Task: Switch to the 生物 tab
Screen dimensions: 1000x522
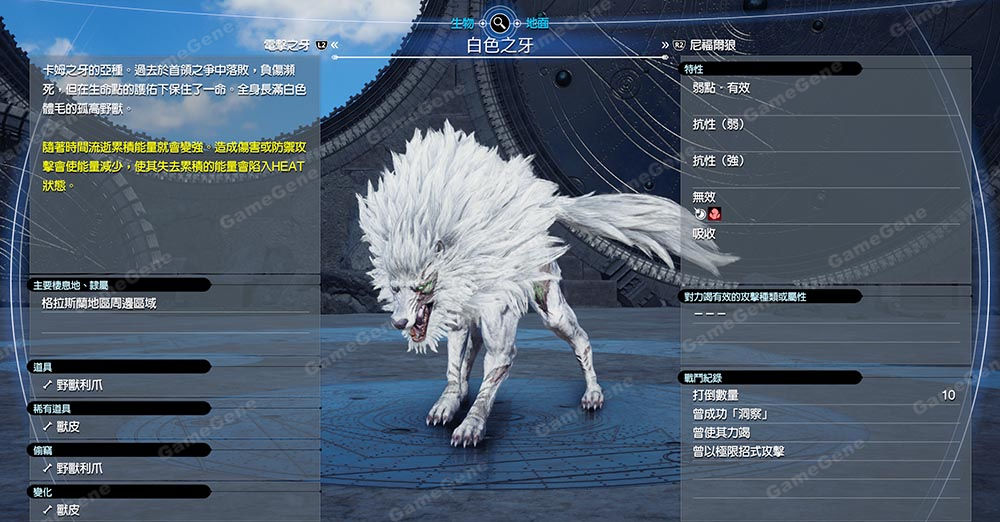Action: click(462, 22)
